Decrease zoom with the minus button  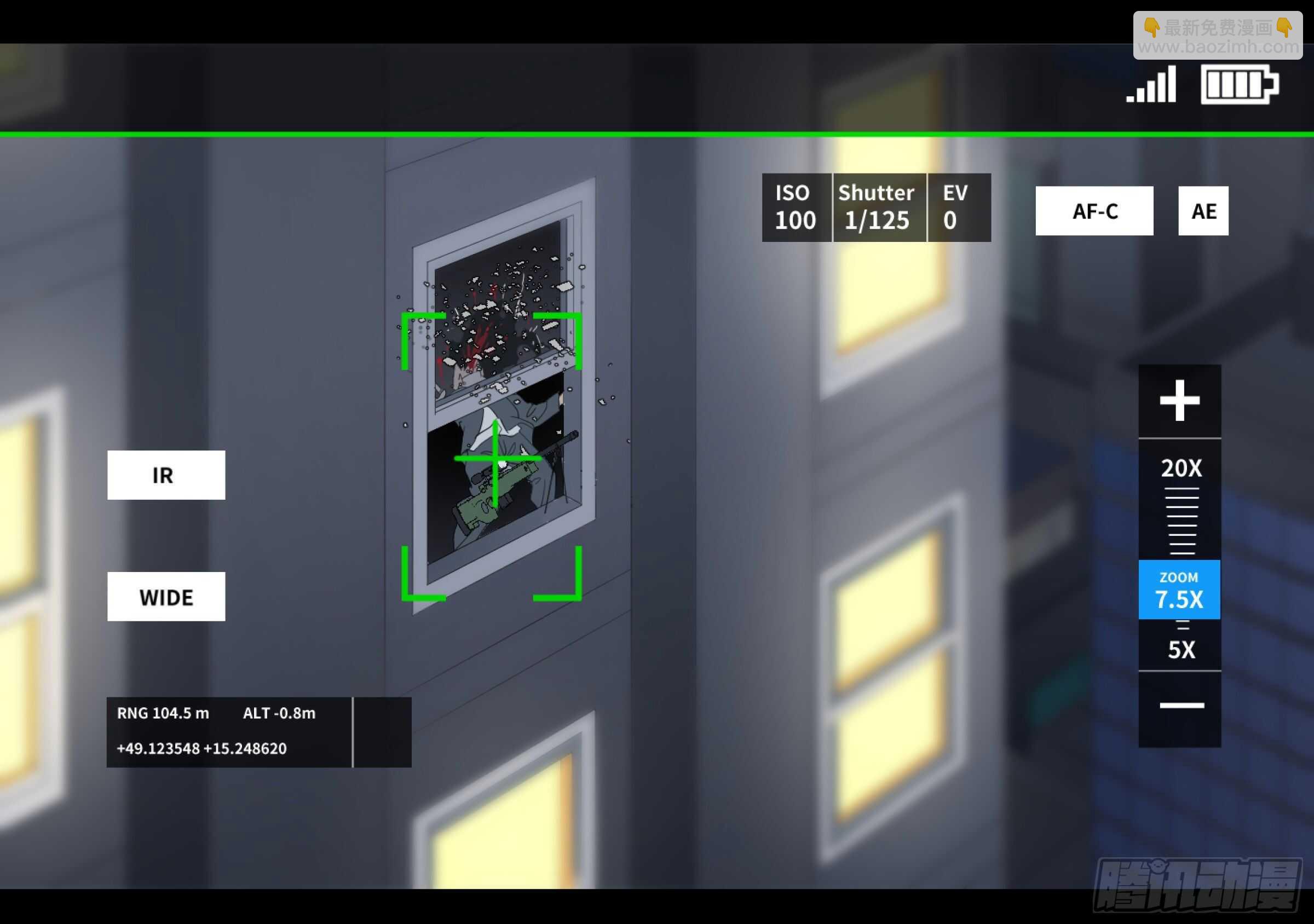click(1181, 706)
